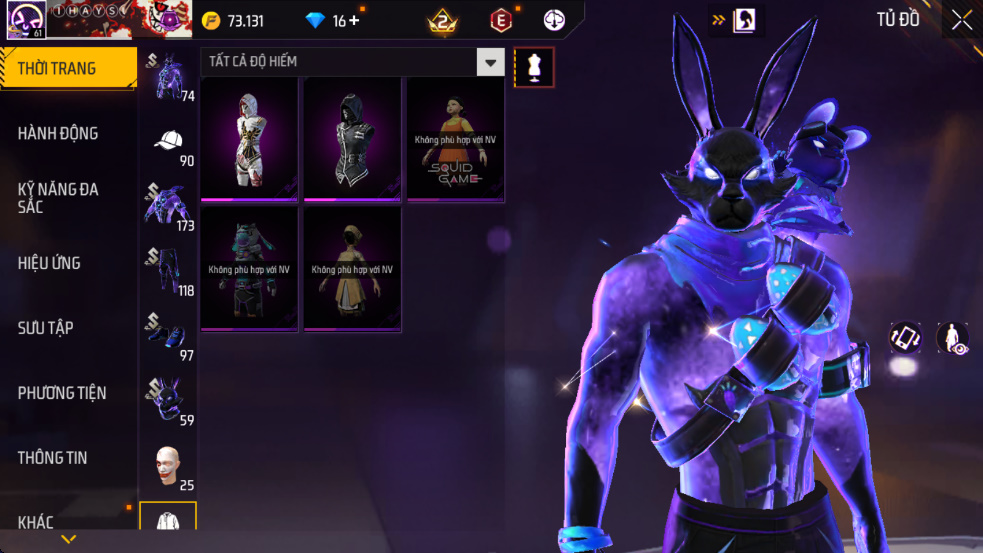The height and width of the screenshot is (553, 983).
Task: Open the Hiệu Ứng tab
Action: tap(67, 263)
